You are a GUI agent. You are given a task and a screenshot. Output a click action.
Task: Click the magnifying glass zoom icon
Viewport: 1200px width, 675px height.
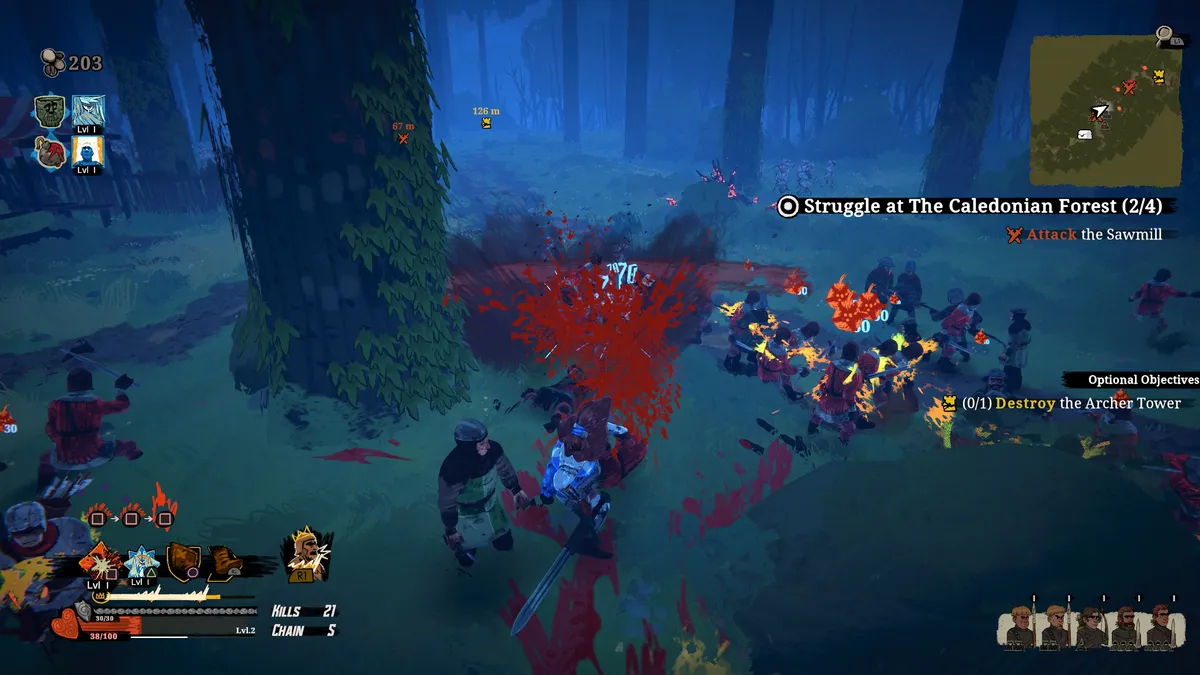(x=1165, y=36)
